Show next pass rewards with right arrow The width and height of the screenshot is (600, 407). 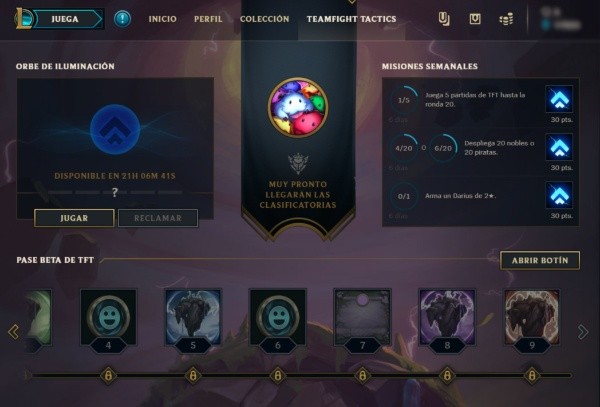pyautogui.click(x=583, y=331)
